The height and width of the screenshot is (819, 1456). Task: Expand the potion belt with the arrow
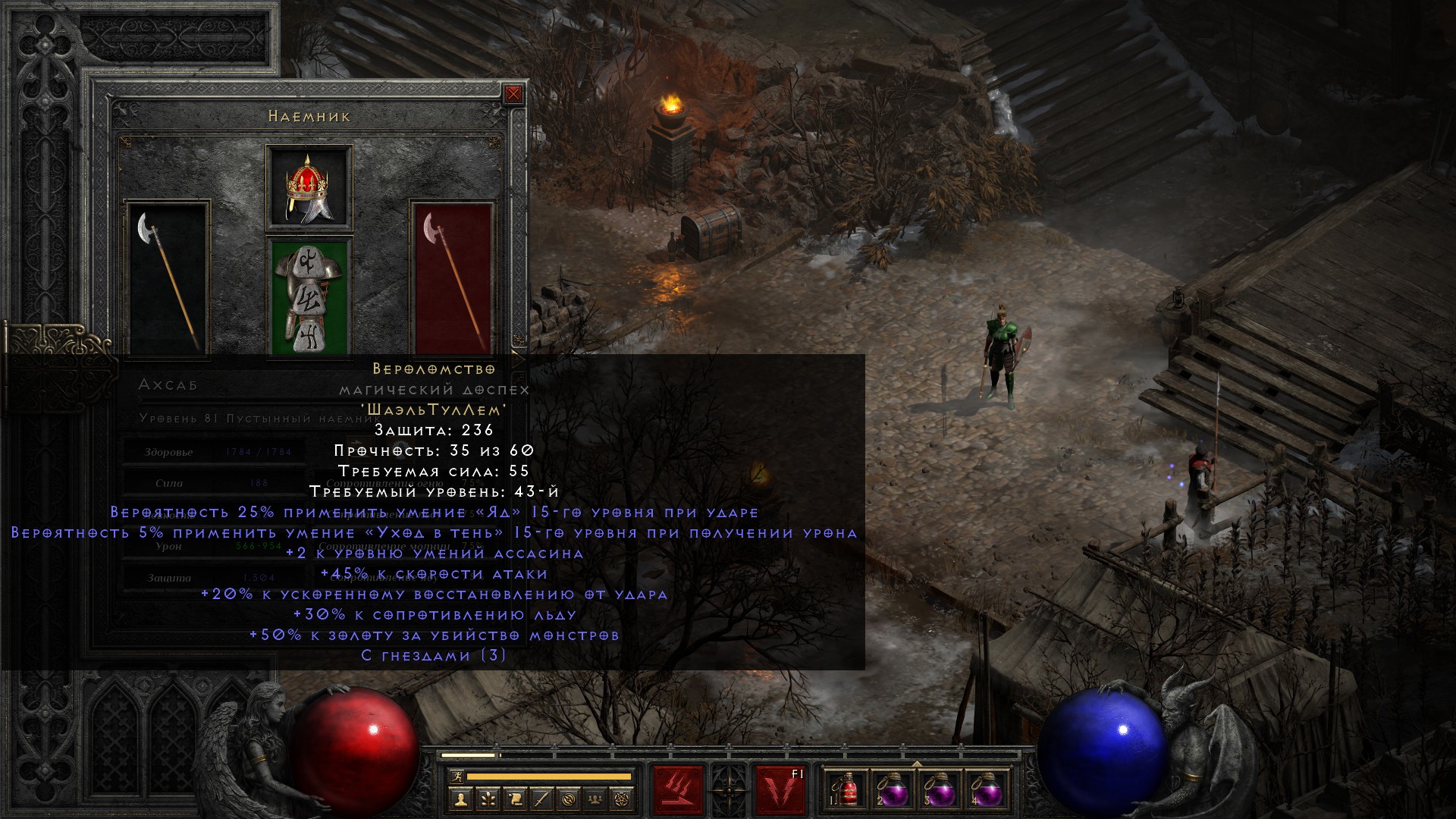[917, 763]
